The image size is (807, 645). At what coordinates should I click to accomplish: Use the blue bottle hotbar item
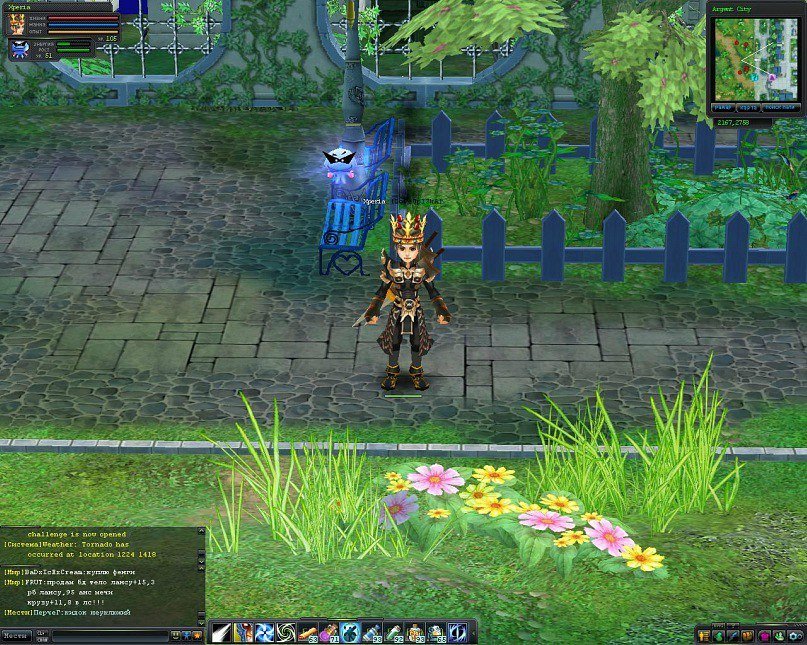coord(374,632)
